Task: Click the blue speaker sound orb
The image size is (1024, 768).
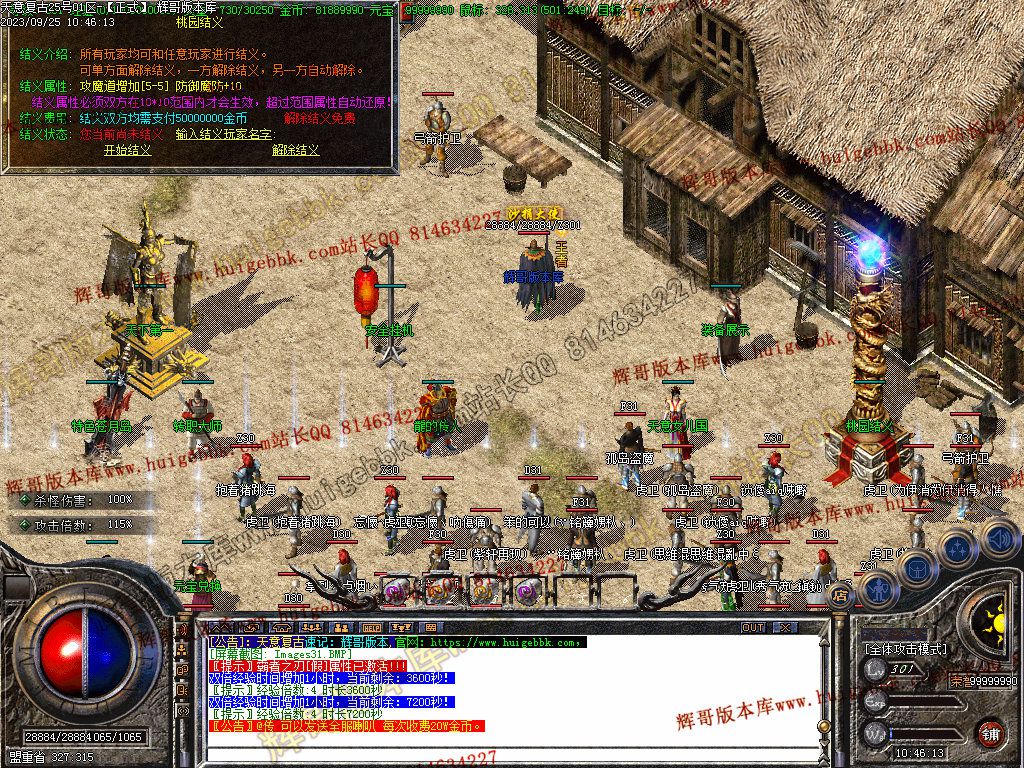Action: (999, 540)
